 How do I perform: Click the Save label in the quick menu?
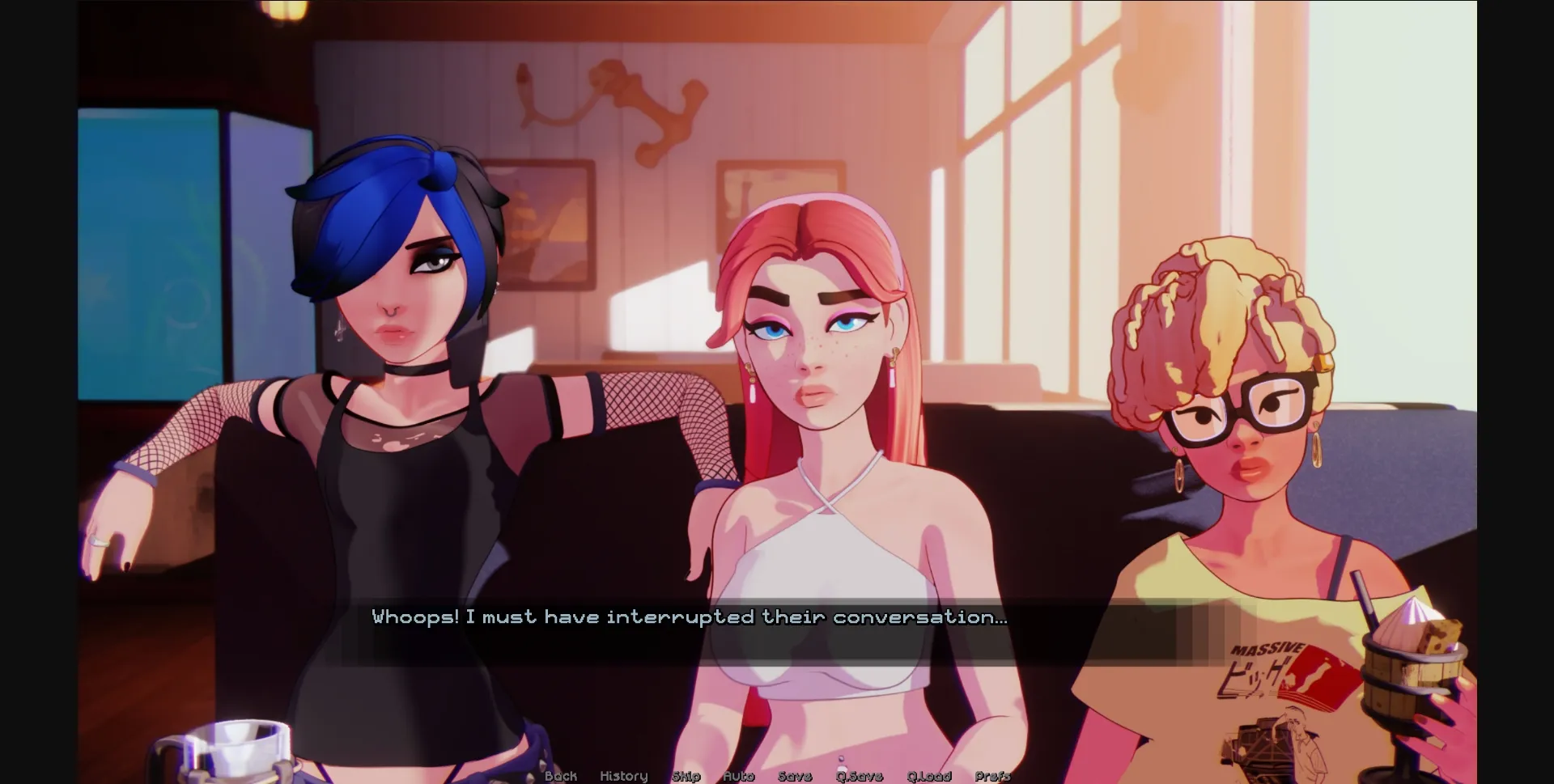click(796, 775)
